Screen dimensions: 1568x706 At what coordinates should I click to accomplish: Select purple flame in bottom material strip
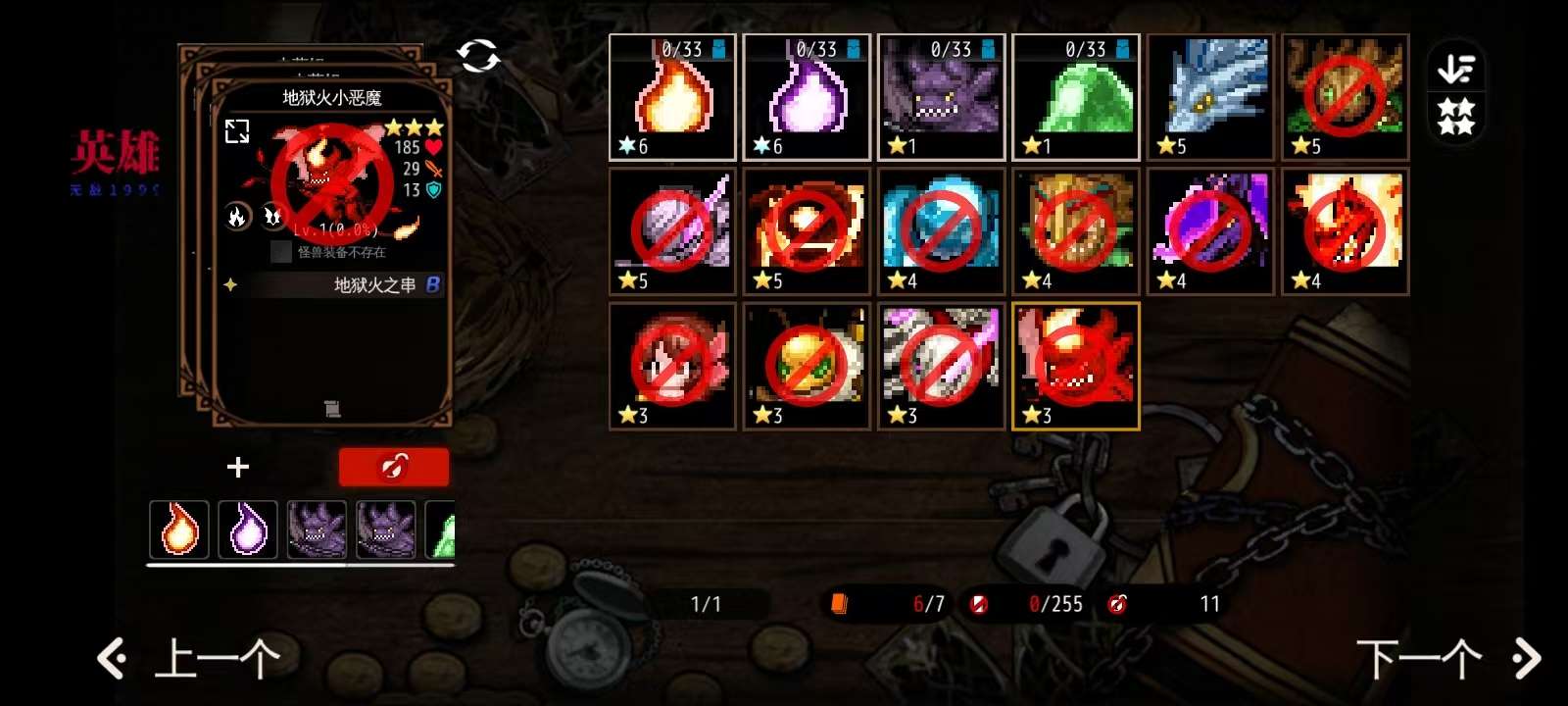coord(248,529)
